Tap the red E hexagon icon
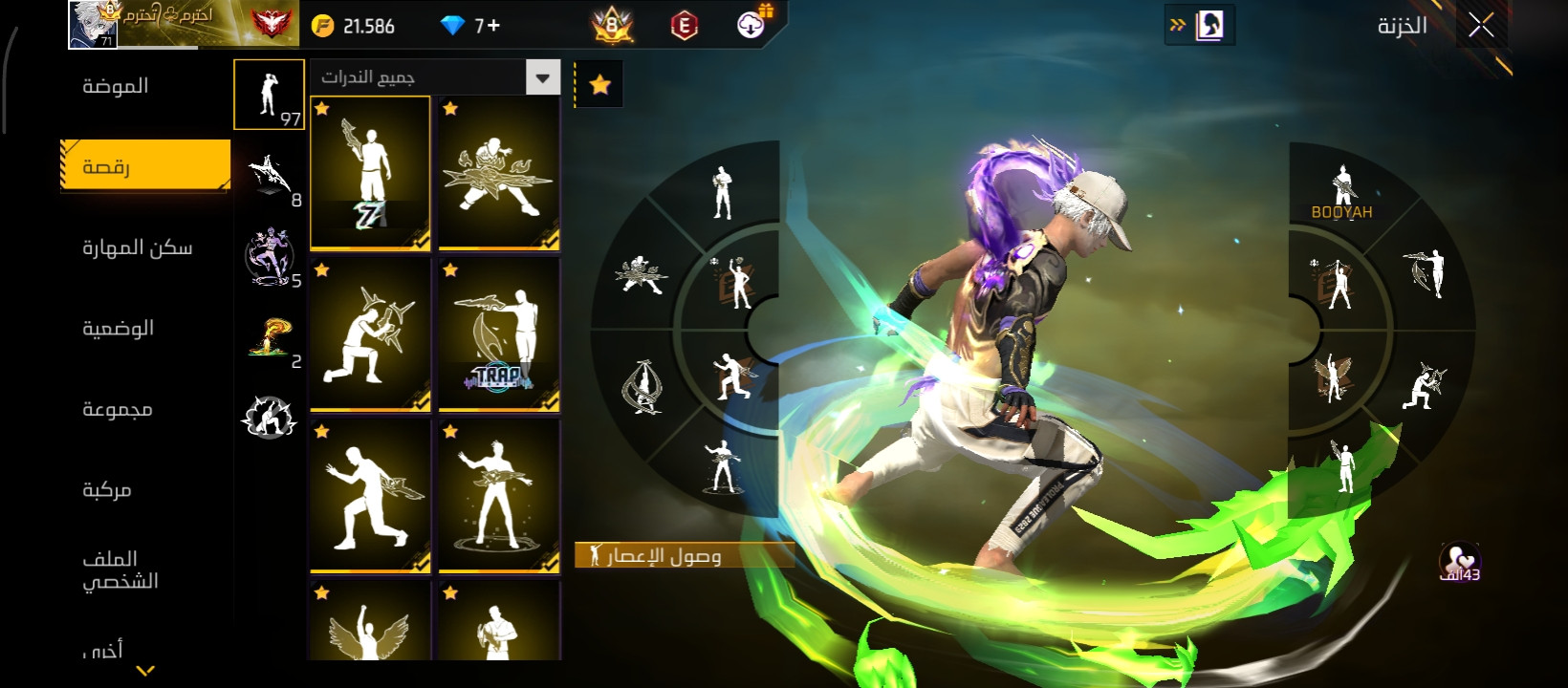Image resolution: width=1568 pixels, height=688 pixels. coord(684,26)
